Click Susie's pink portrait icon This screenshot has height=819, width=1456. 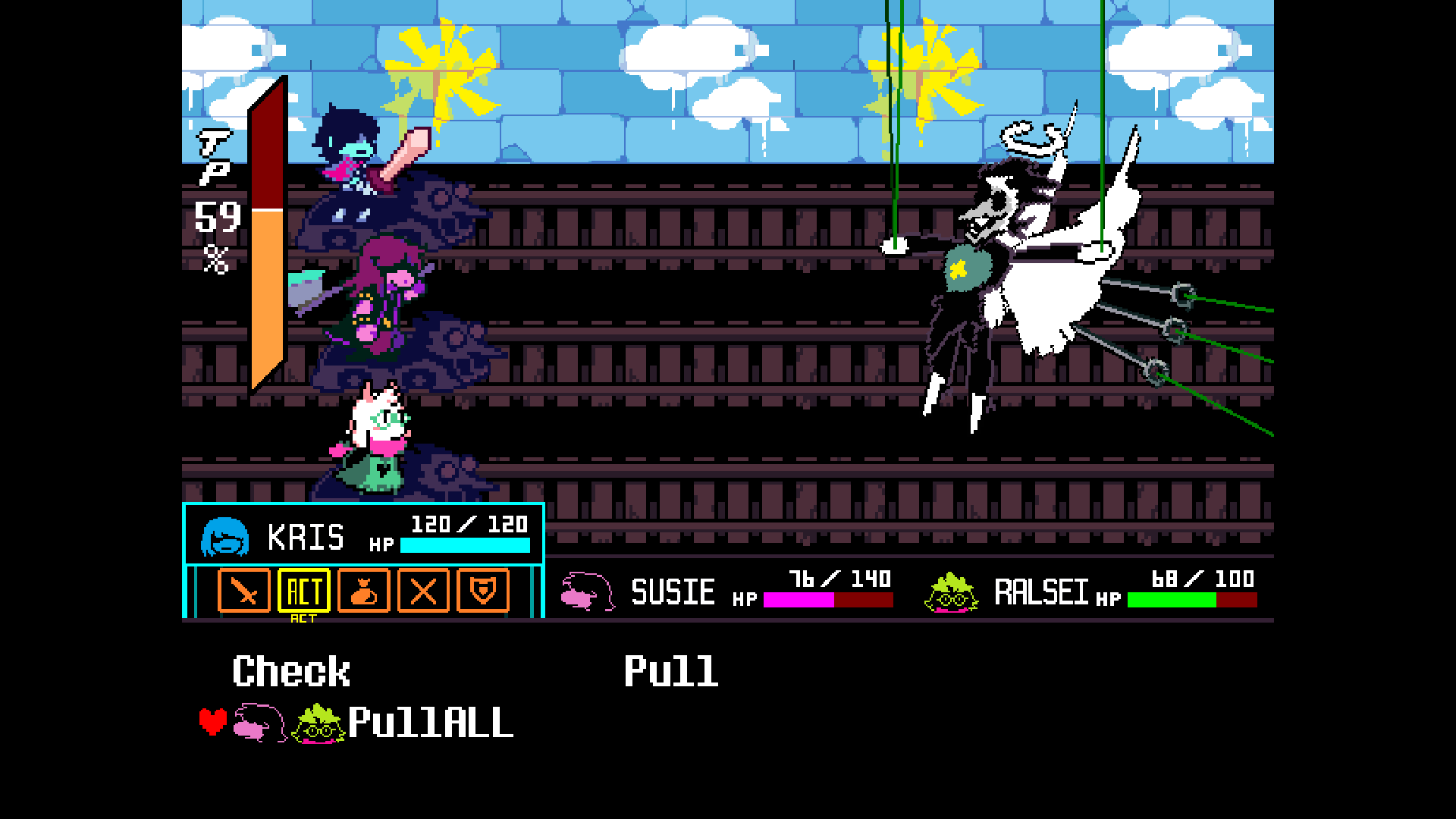click(x=584, y=591)
